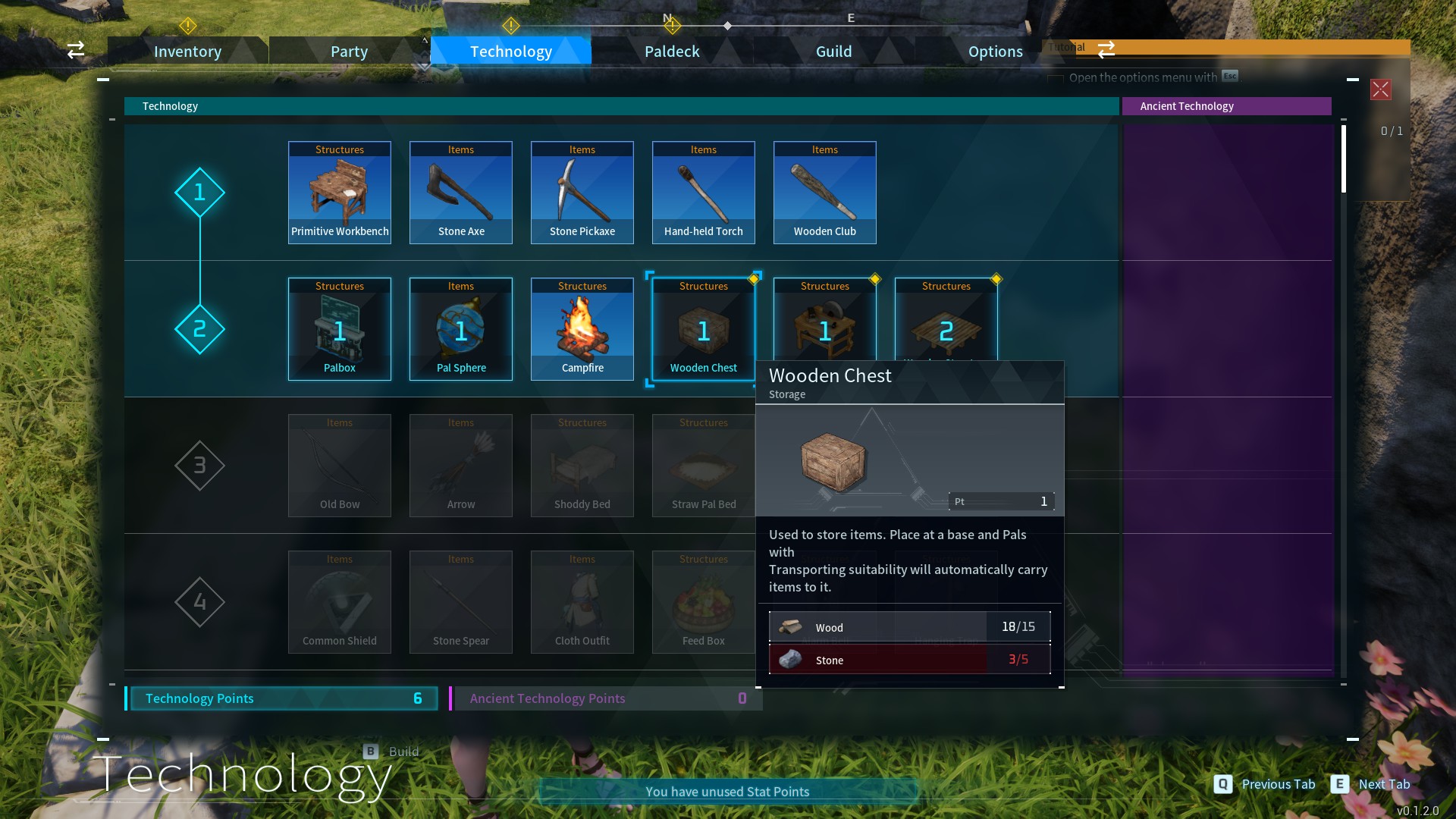Switch to the Inventory tab
This screenshot has height=819, width=1456.
pyautogui.click(x=187, y=52)
